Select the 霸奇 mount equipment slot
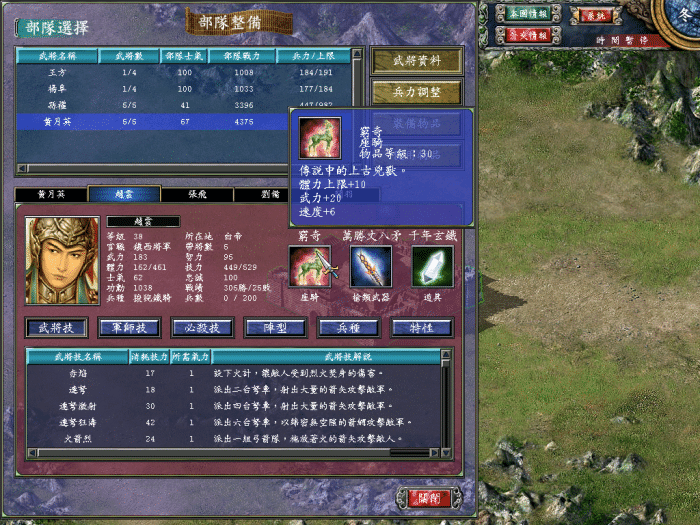Viewport: 700px width, 525px height. pos(309,267)
